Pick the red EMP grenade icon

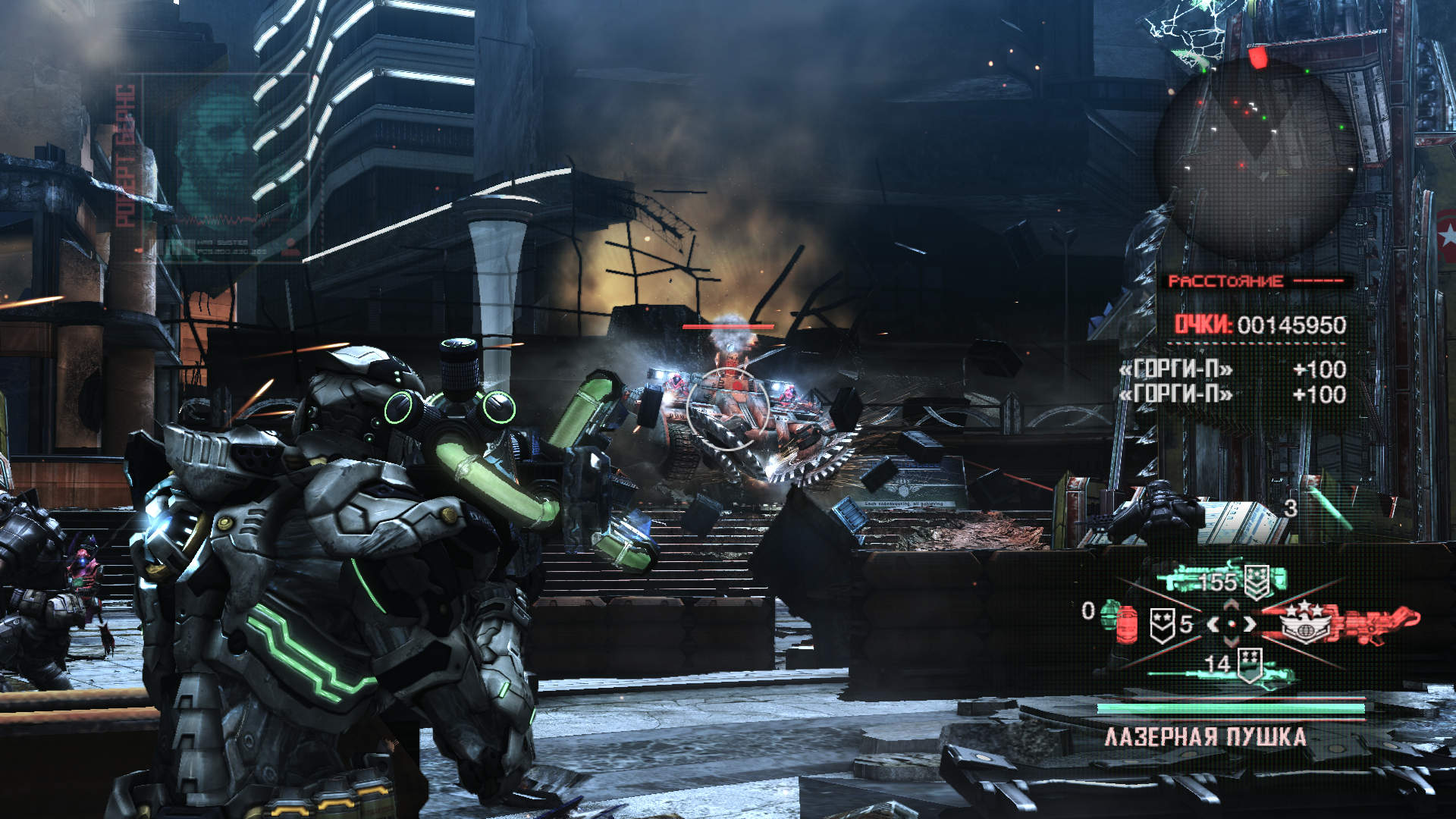tap(1127, 625)
